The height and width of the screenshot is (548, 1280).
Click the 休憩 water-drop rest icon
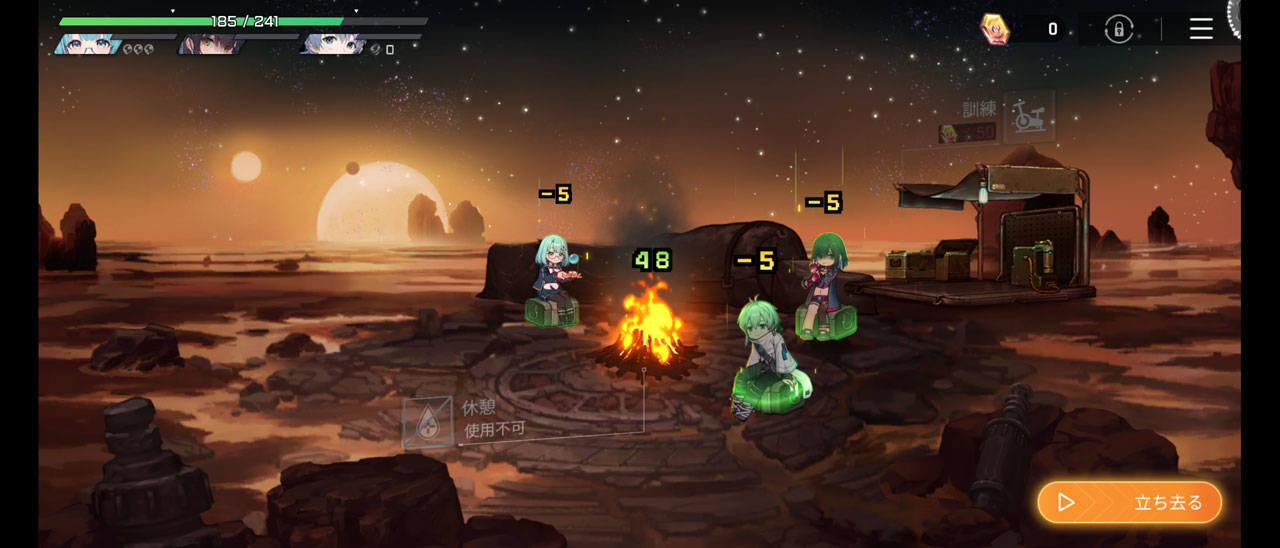point(427,421)
